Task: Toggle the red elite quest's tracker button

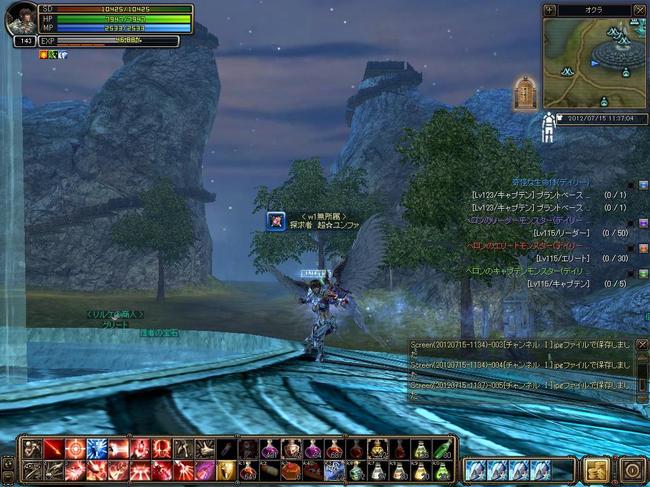Action: point(643,247)
